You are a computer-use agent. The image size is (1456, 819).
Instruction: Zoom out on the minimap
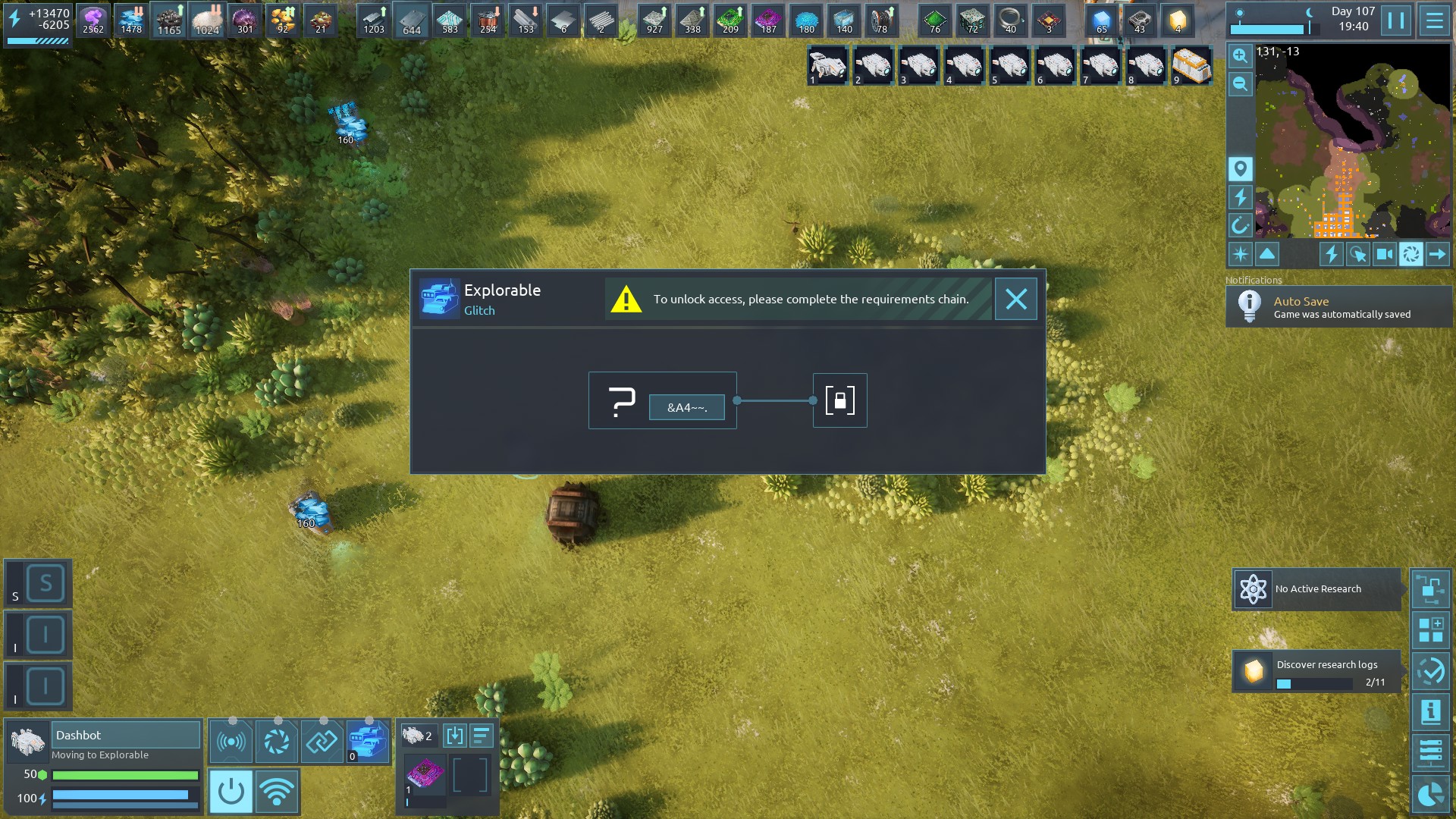1240,84
